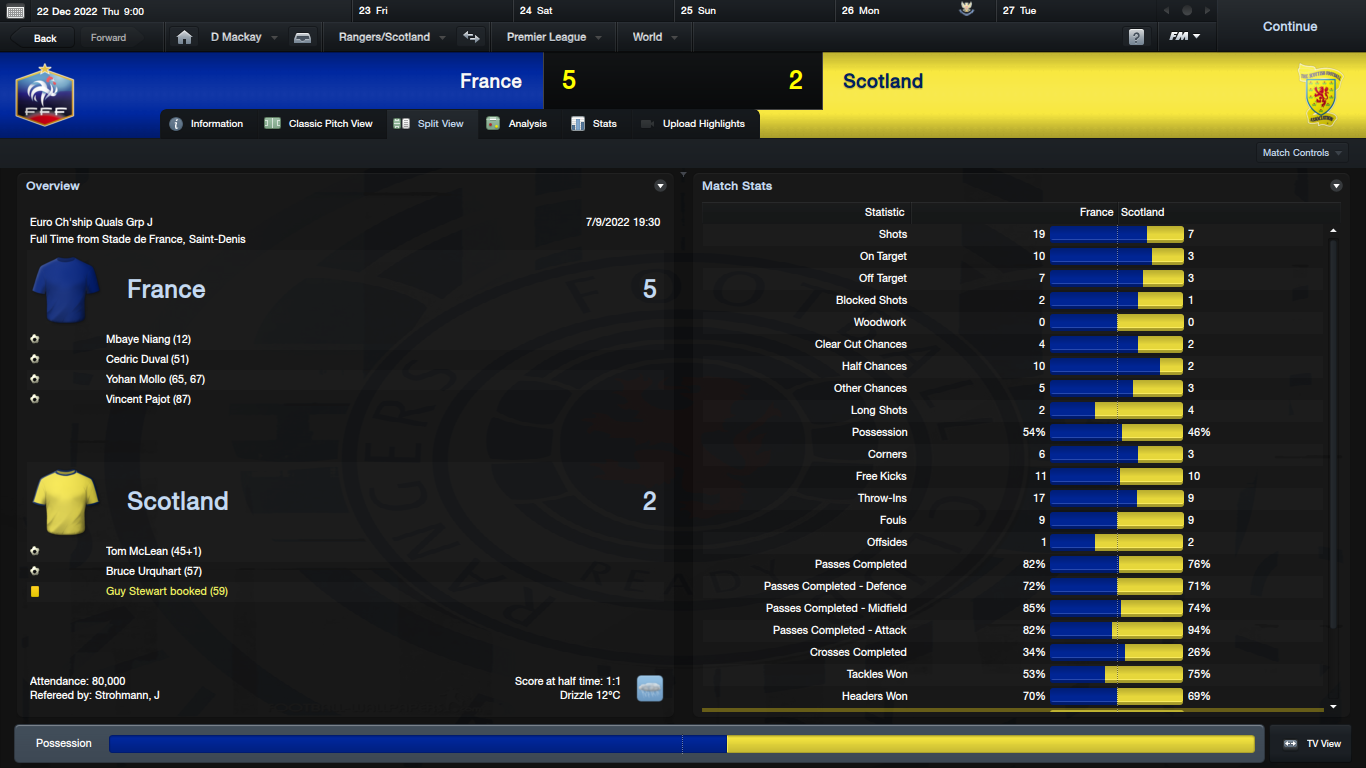The height and width of the screenshot is (768, 1366).
Task: Expand the Match Stats panel options arrow
Action: coord(1336,186)
